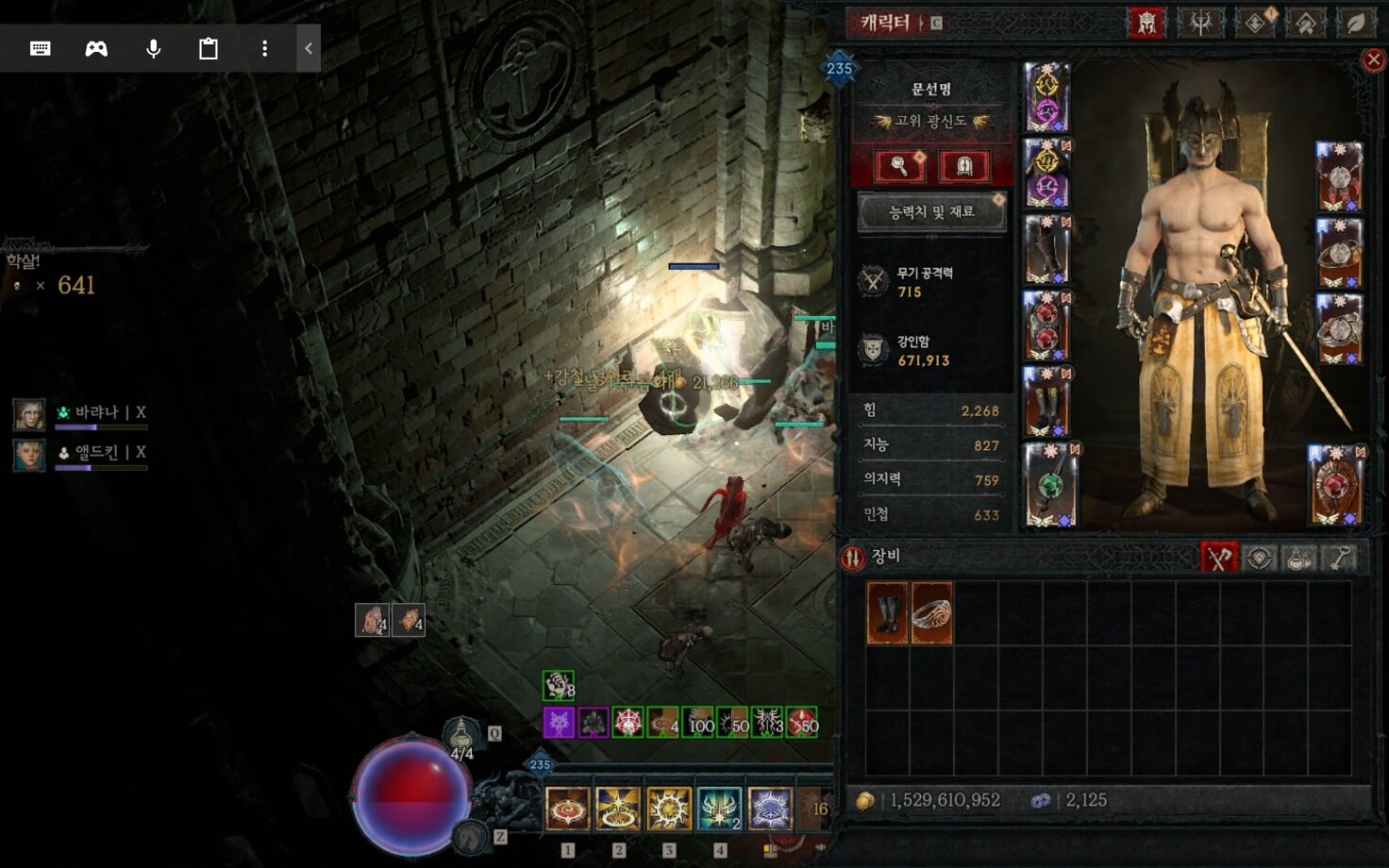Select the equipped red-gem offhand slot
Screen dimensions: 1389x868
point(1335,485)
